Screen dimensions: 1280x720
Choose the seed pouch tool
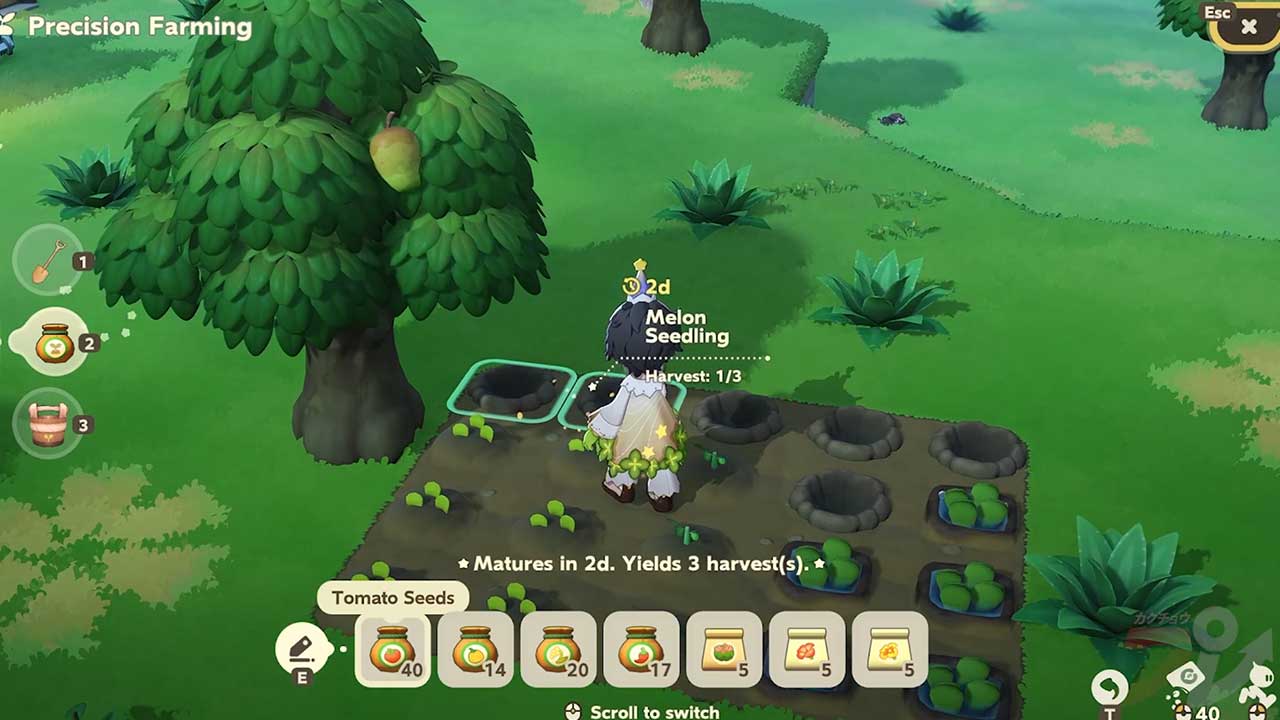pyautogui.click(x=54, y=344)
